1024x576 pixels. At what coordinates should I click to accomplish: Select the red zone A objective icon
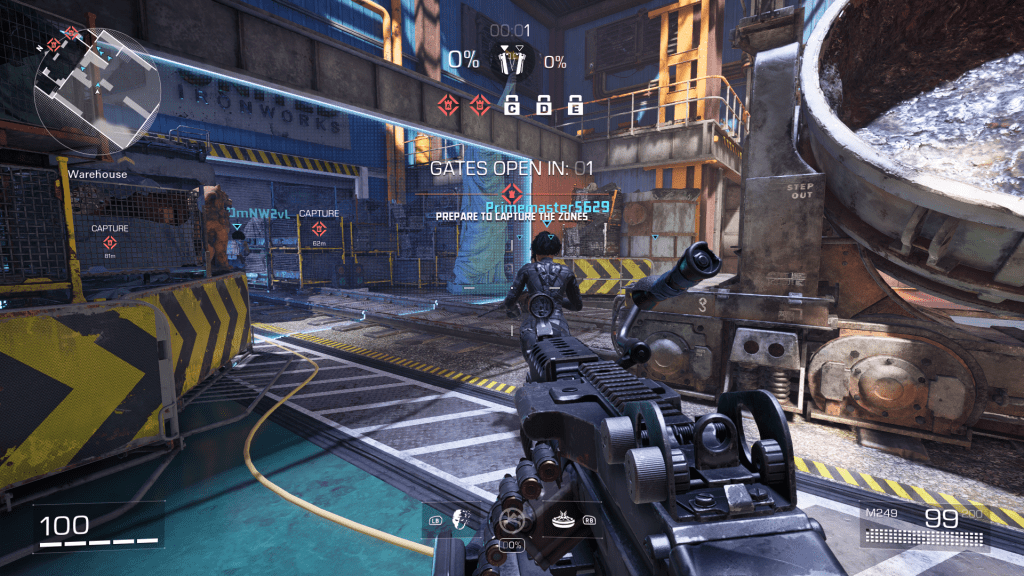pos(449,103)
